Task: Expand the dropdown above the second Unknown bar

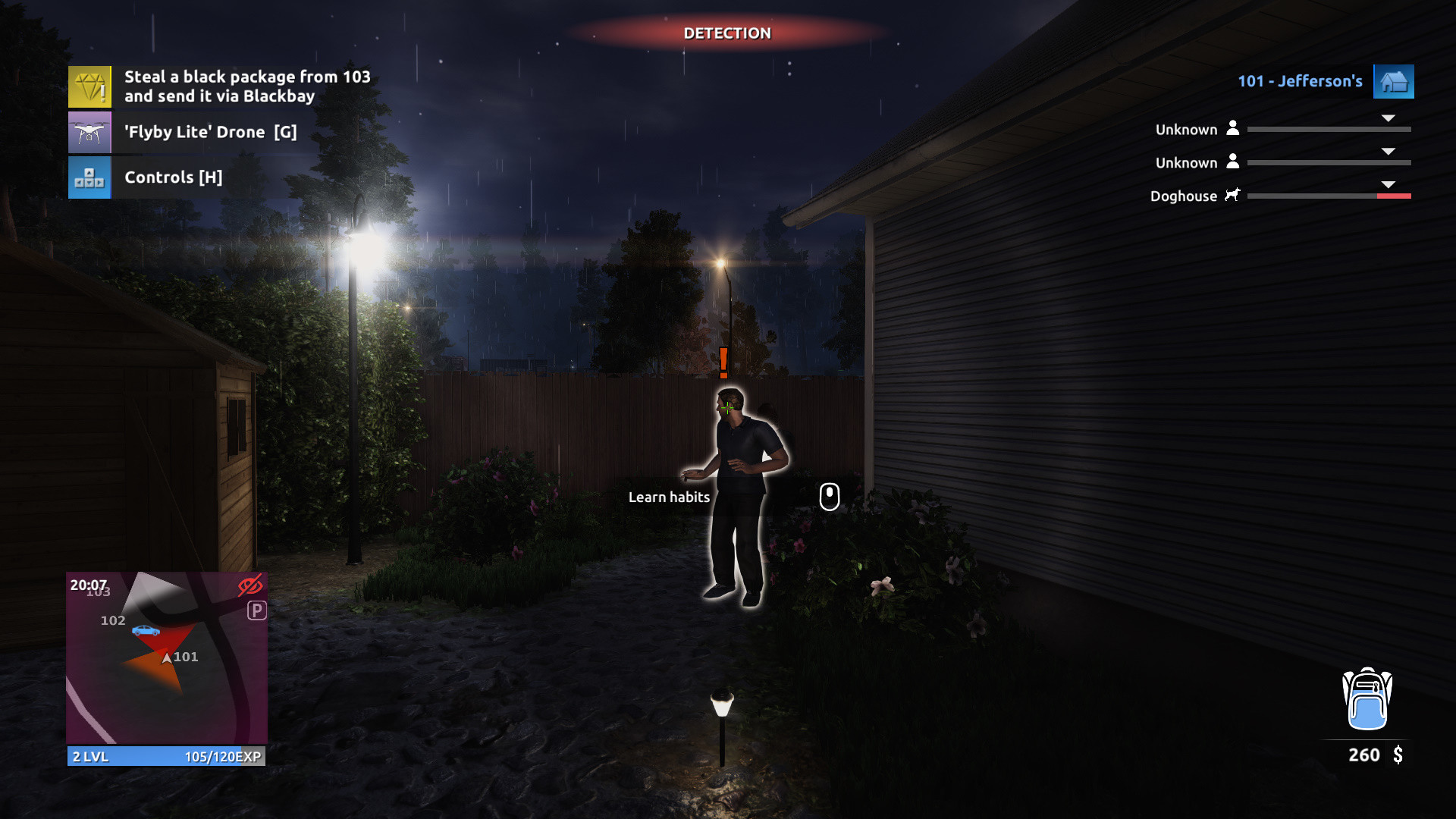Action: [x=1389, y=151]
